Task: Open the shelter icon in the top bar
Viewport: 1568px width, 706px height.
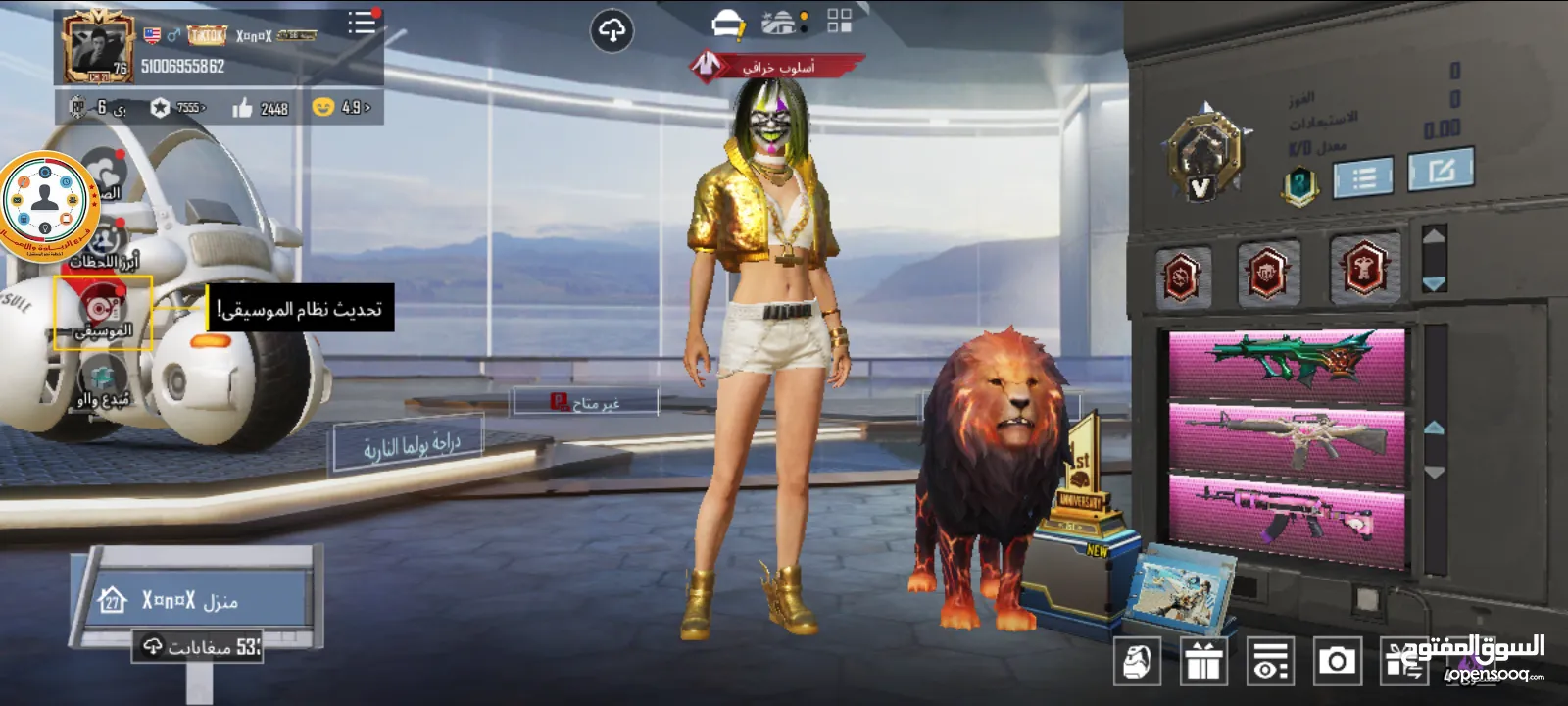Action: (779, 24)
